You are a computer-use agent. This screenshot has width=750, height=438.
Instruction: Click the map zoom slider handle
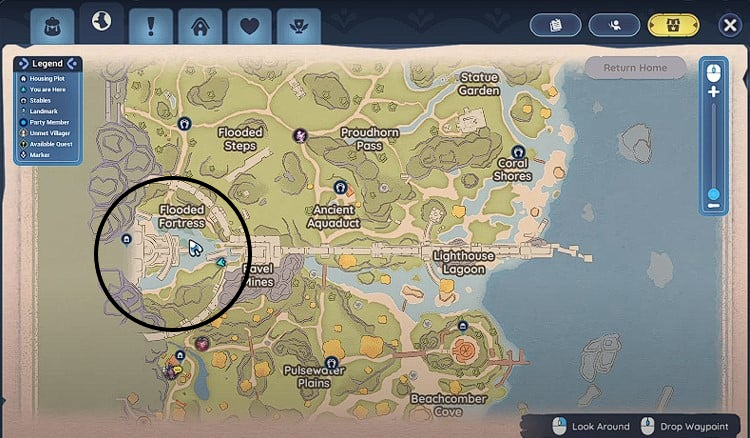point(713,194)
